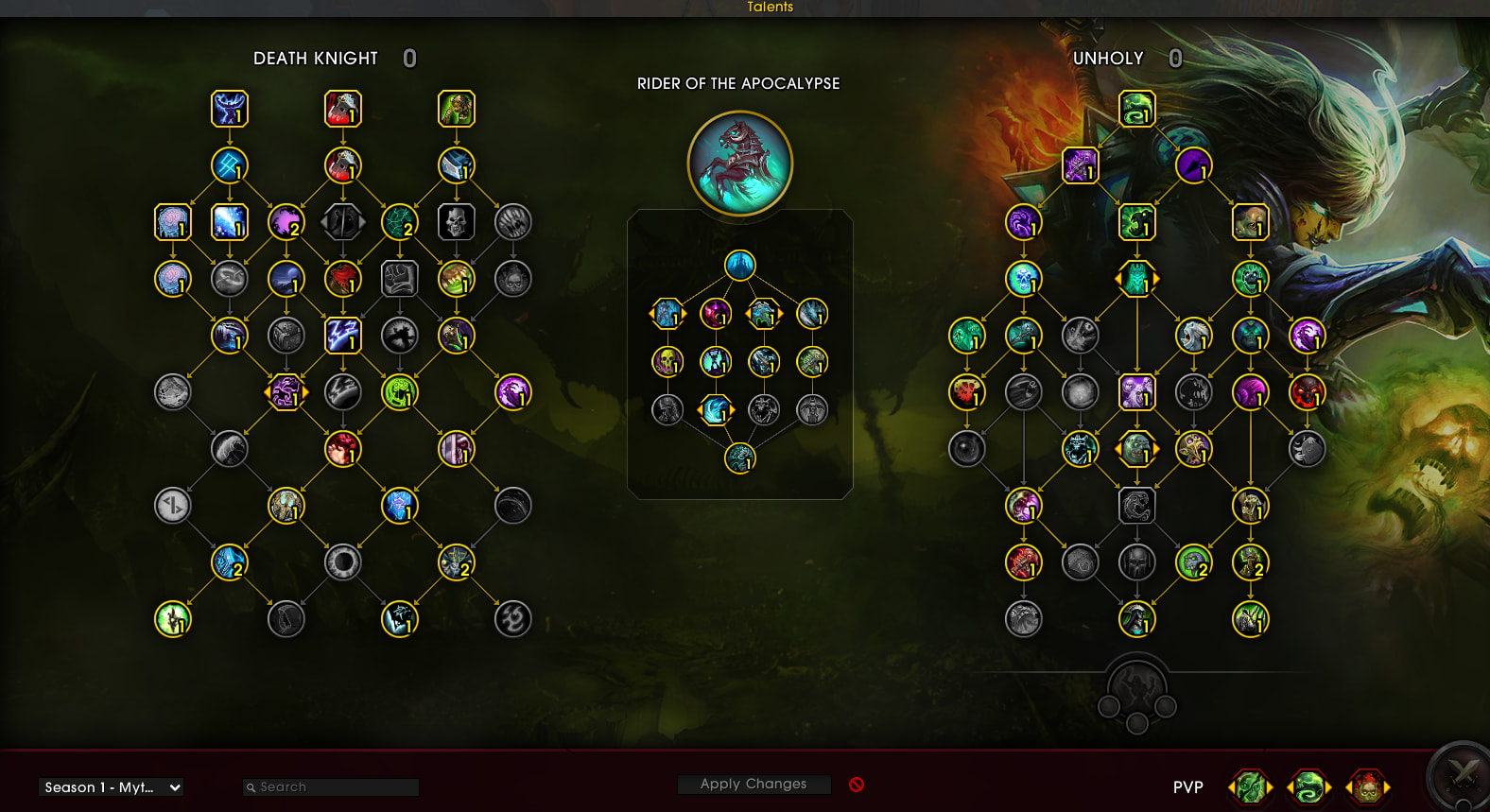This screenshot has height=812, width=1490.
Task: Select the first Death Knight talent with blue figure
Action: (229, 110)
